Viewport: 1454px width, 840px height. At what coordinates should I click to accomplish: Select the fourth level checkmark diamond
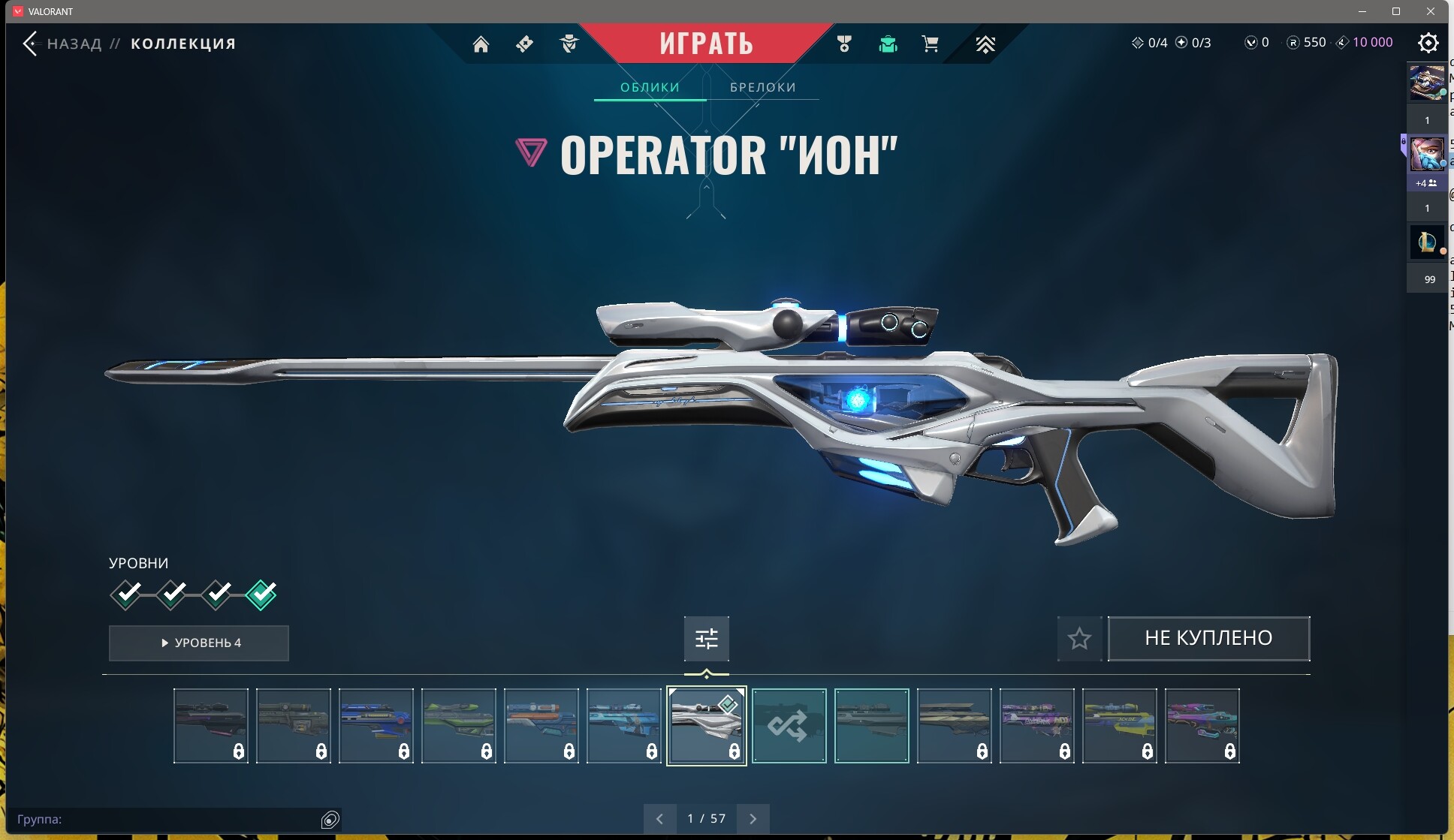(261, 595)
